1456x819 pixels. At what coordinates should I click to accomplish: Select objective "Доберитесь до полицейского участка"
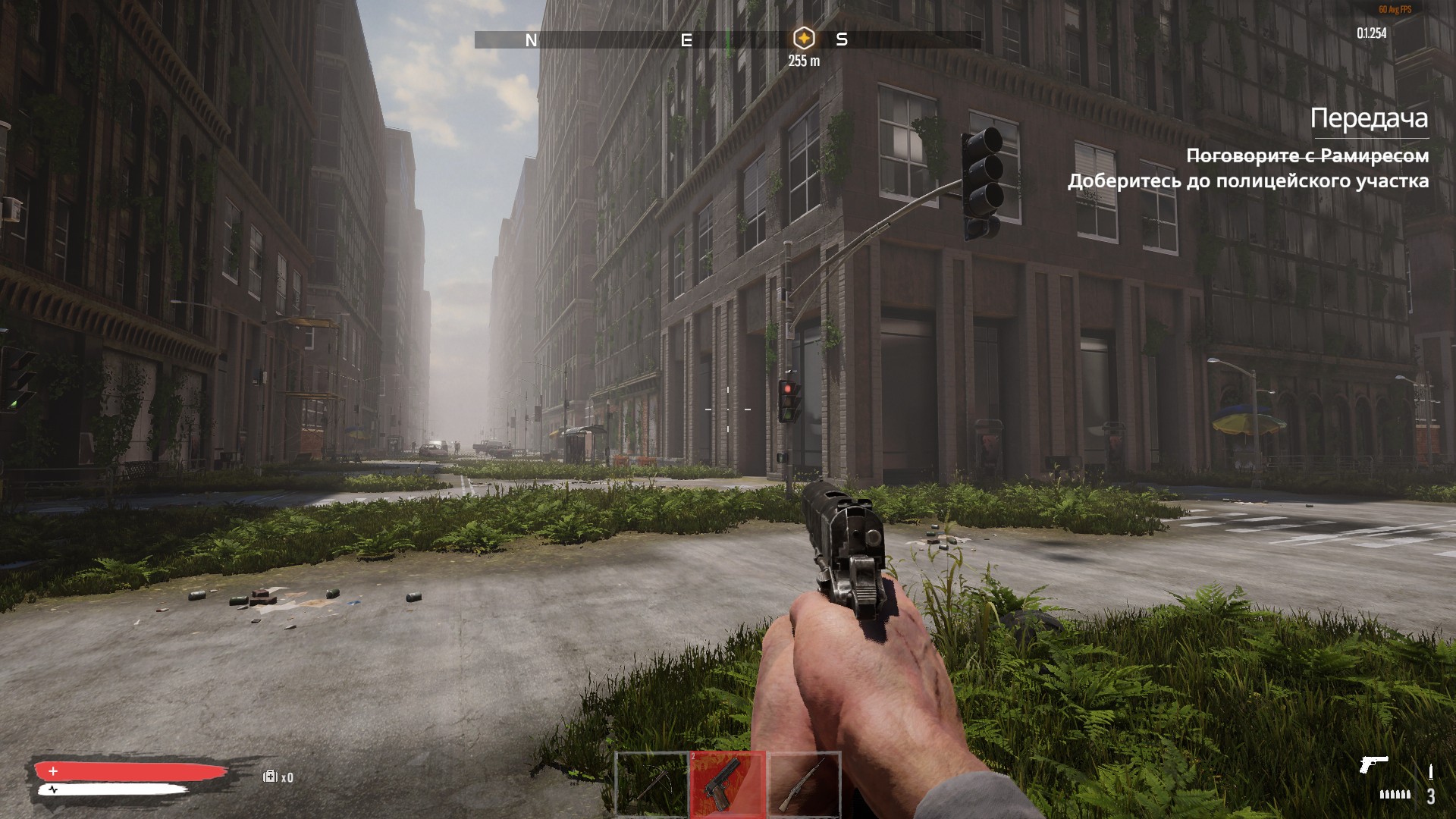click(1247, 181)
